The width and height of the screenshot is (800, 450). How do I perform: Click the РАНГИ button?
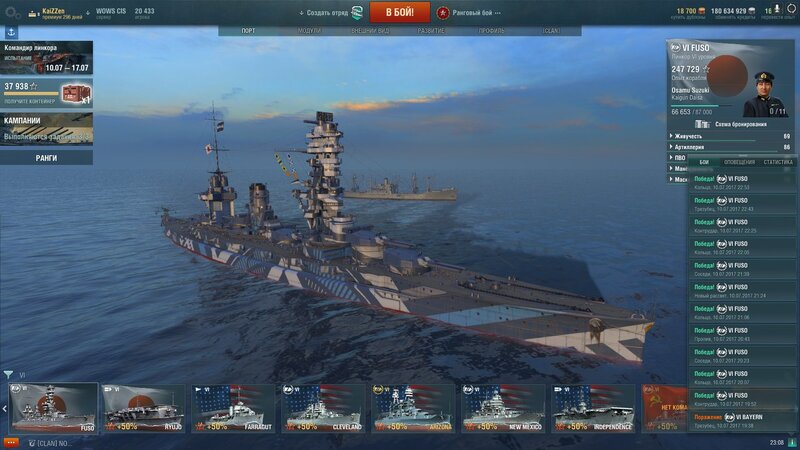pos(46,157)
